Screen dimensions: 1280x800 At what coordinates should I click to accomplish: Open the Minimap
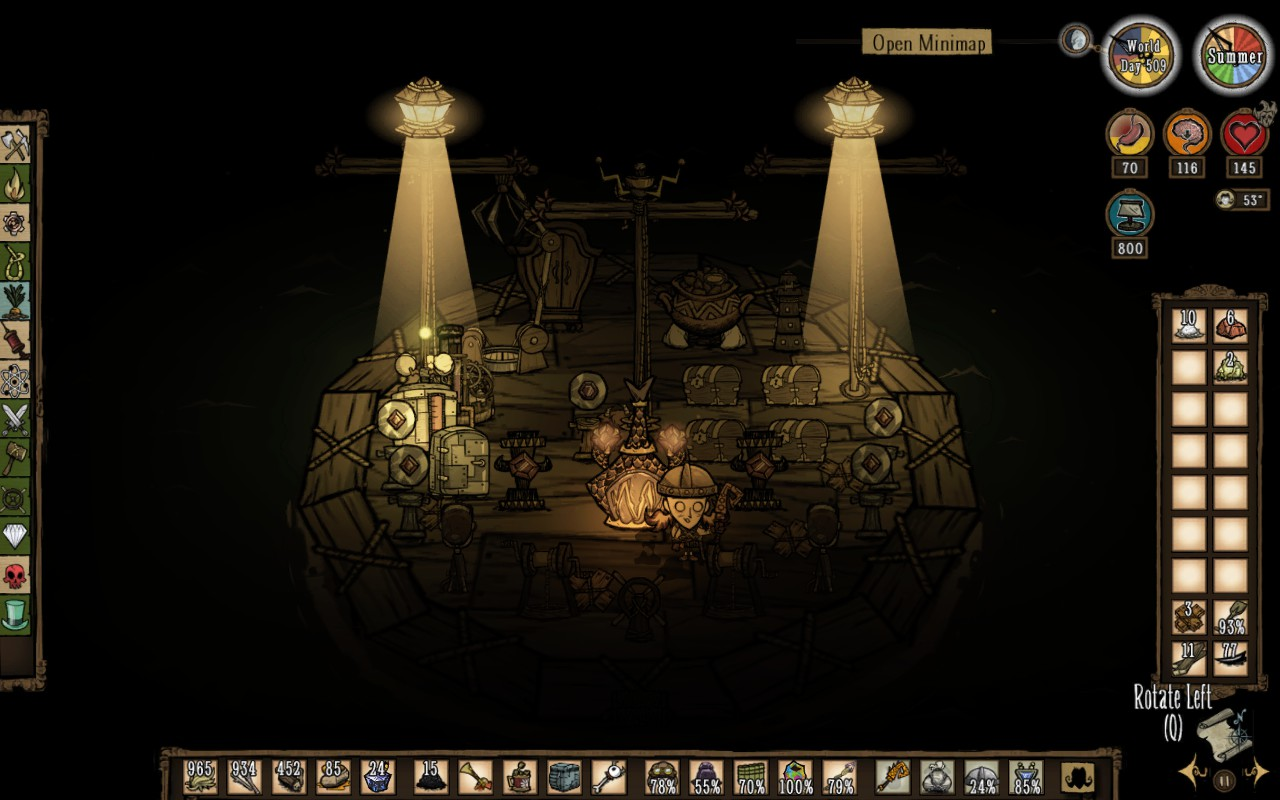(x=926, y=42)
